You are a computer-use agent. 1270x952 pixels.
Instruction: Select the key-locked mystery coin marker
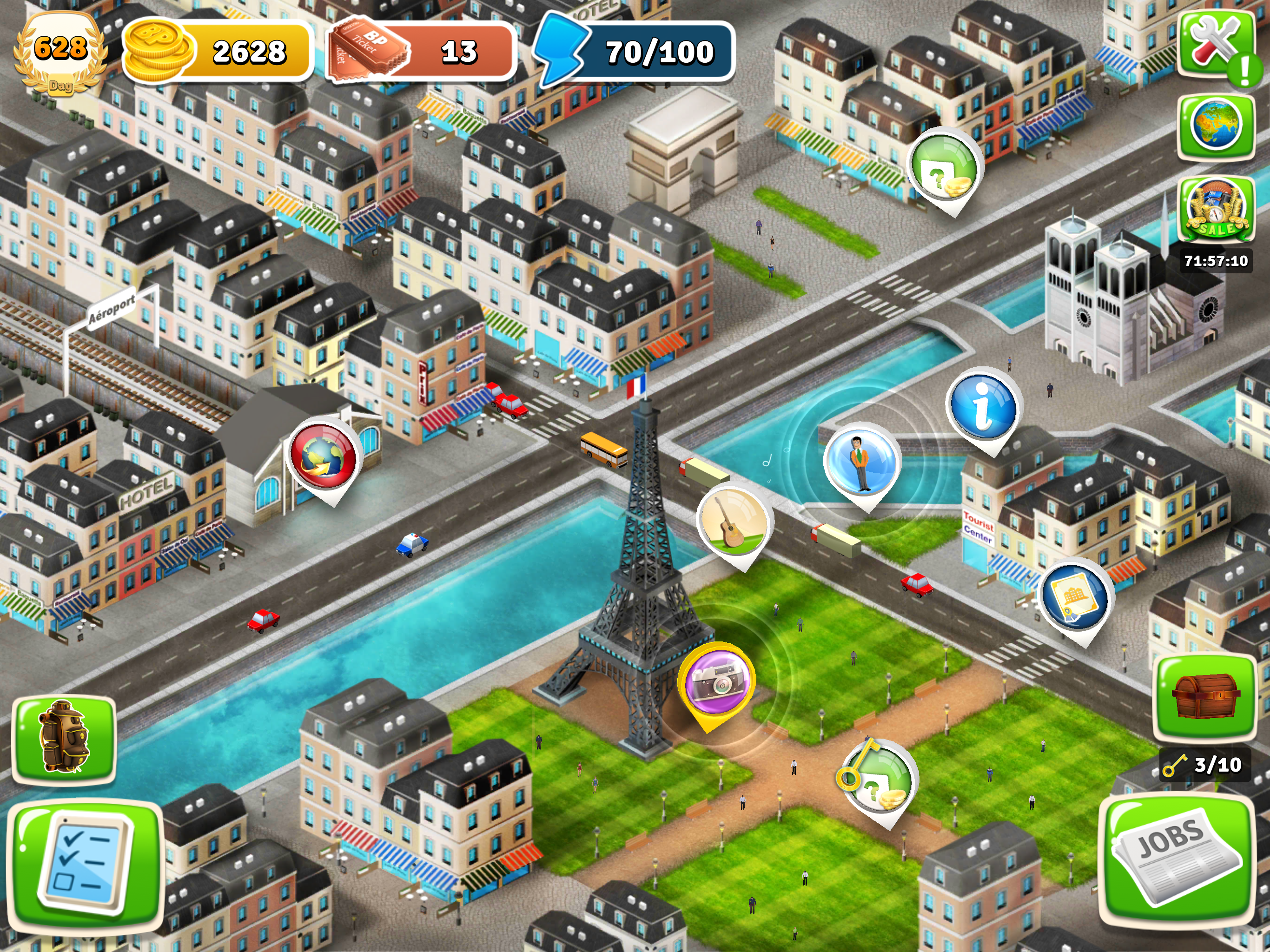tap(877, 781)
